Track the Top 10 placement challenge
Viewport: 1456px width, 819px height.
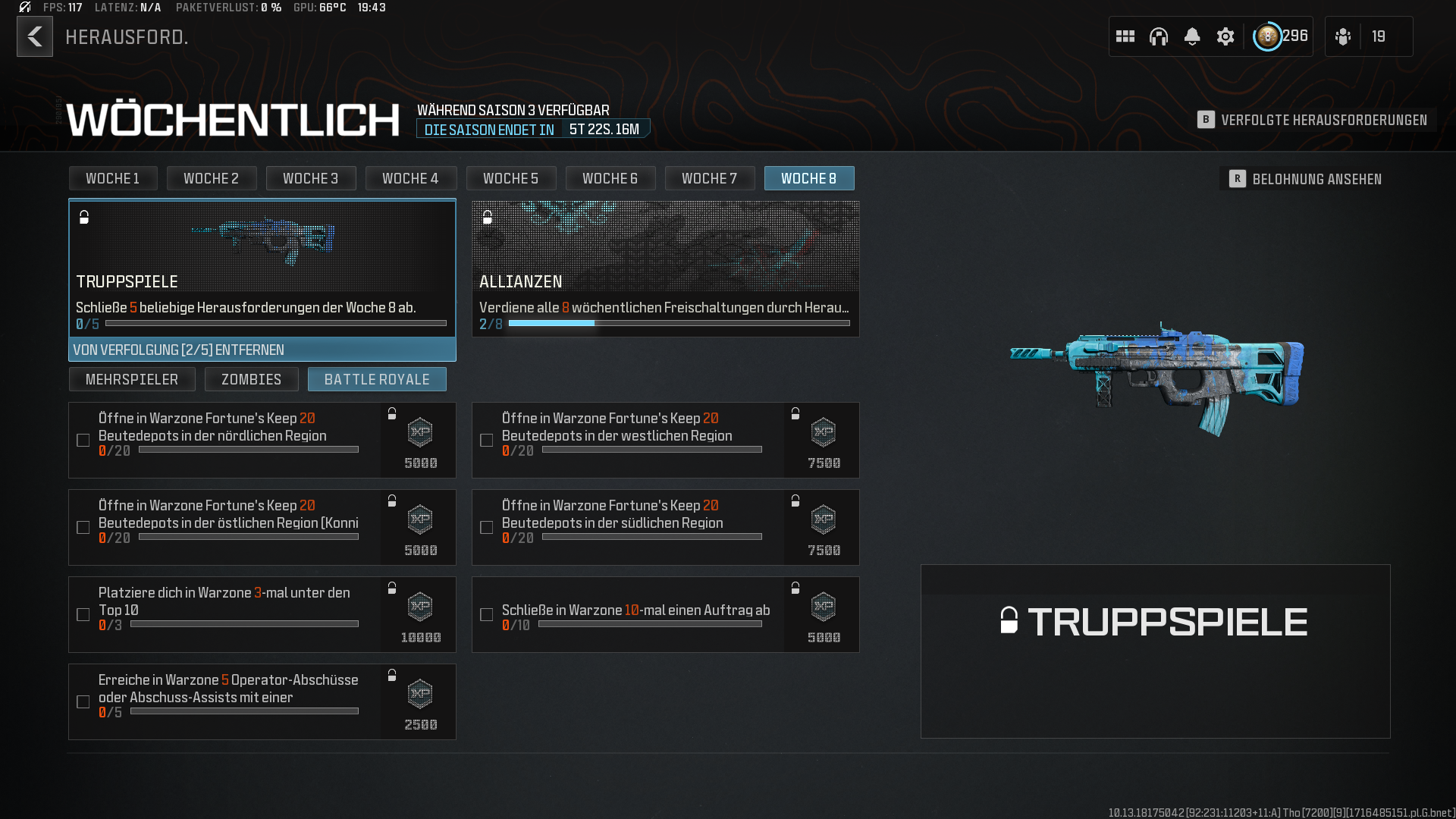83,614
